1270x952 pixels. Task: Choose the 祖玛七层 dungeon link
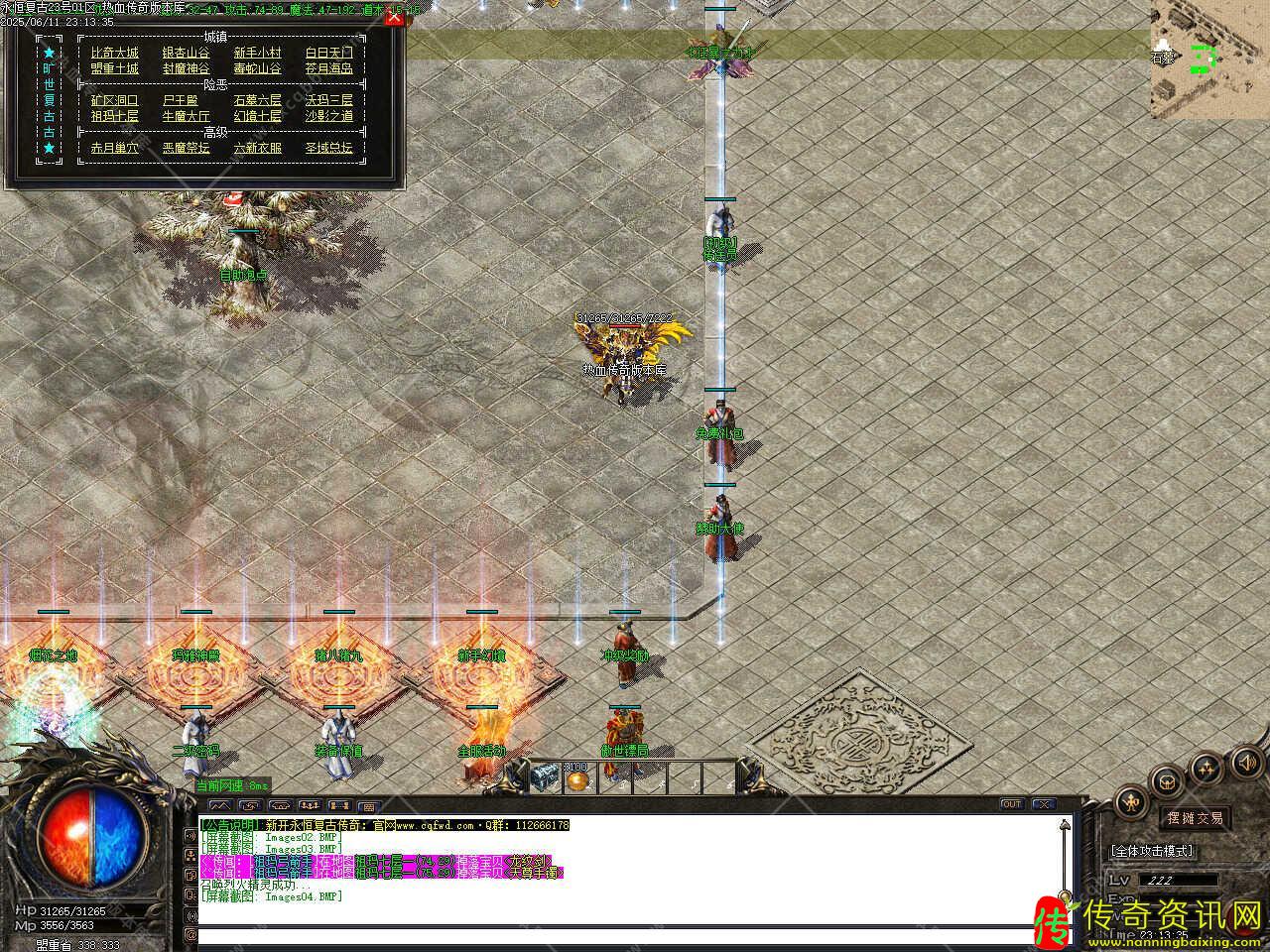click(x=114, y=116)
